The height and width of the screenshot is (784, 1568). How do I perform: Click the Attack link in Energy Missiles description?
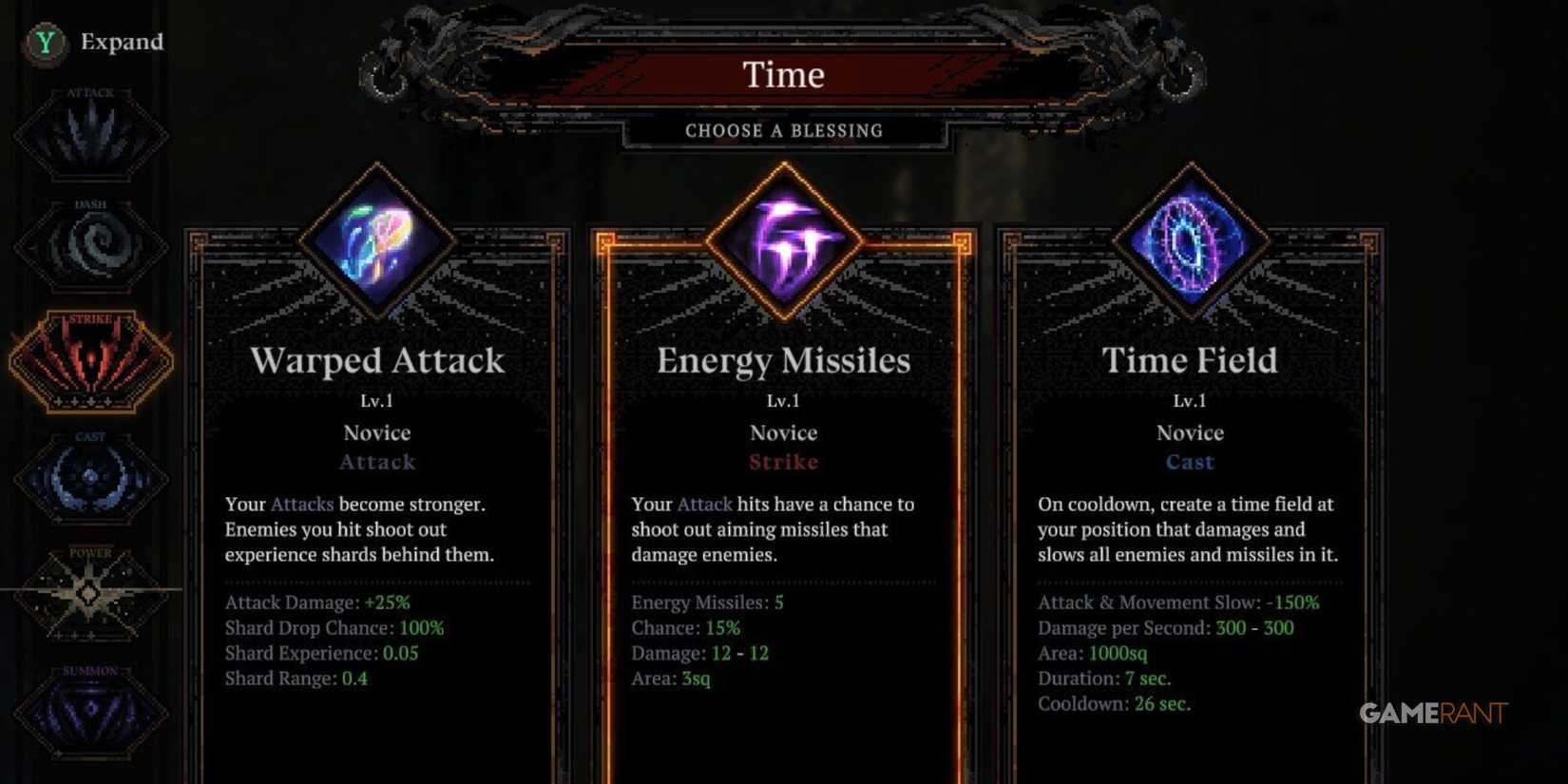point(702,504)
